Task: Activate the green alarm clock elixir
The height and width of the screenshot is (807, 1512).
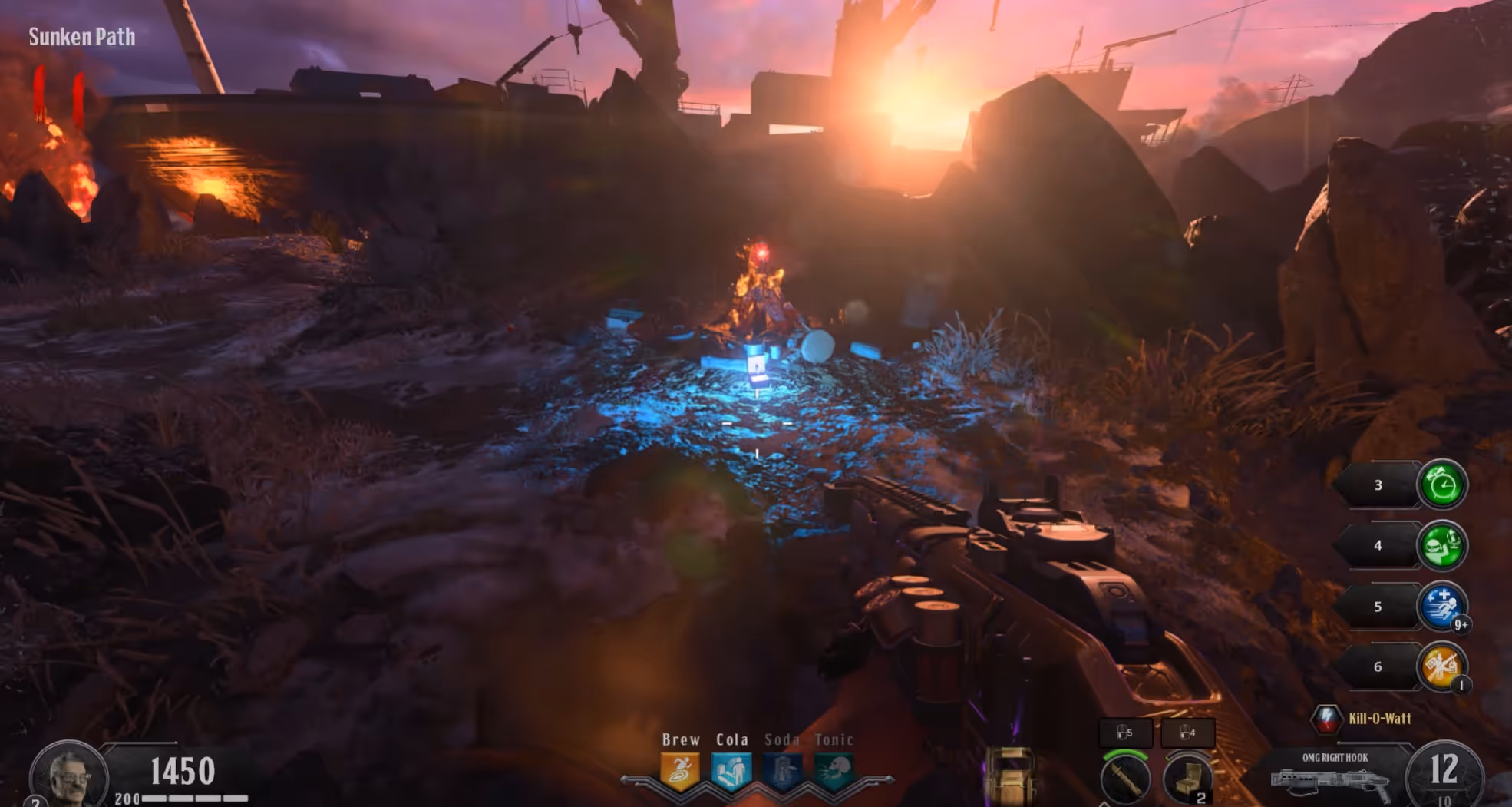Action: click(x=1441, y=485)
